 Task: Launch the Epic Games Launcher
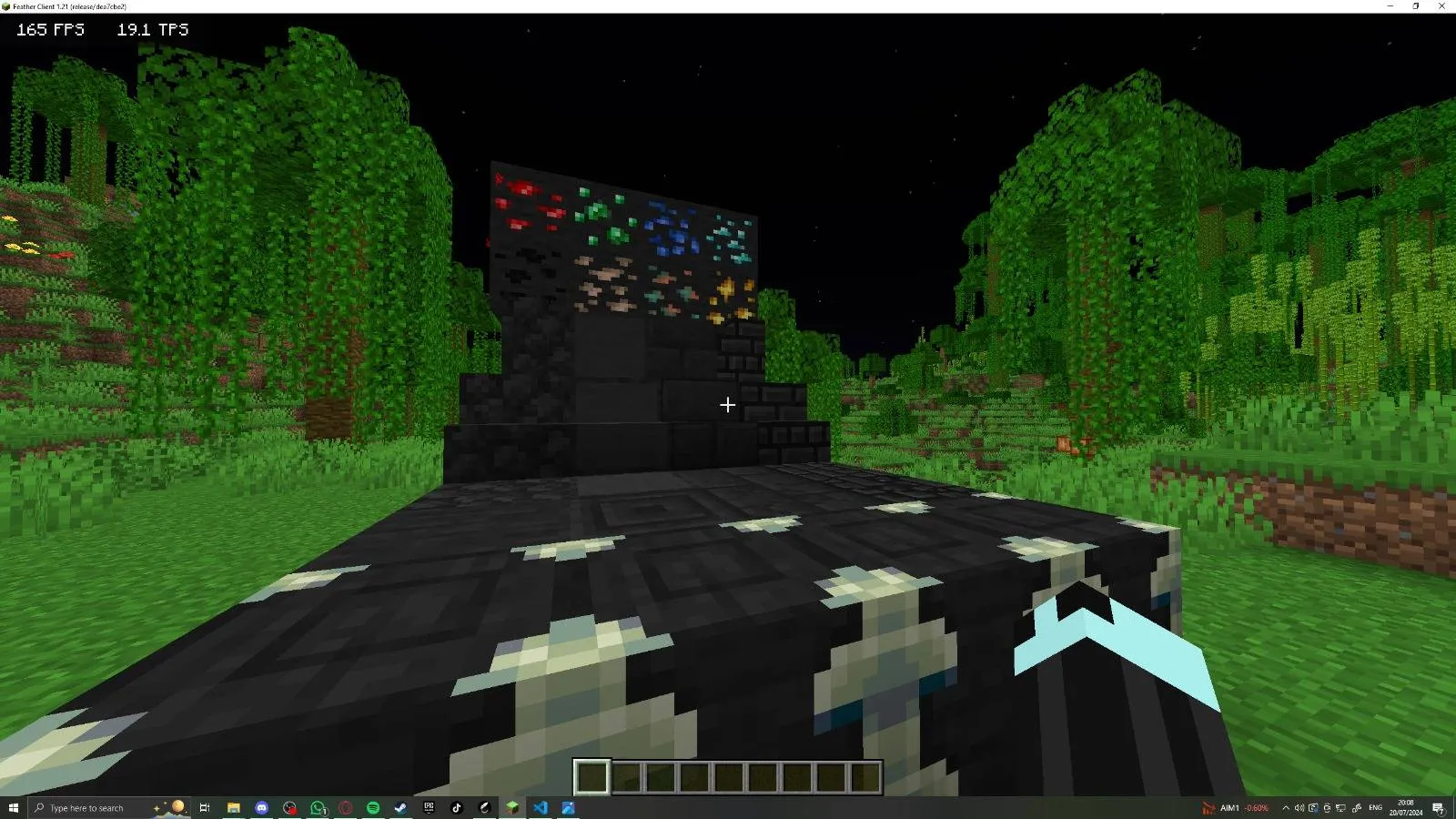click(429, 807)
